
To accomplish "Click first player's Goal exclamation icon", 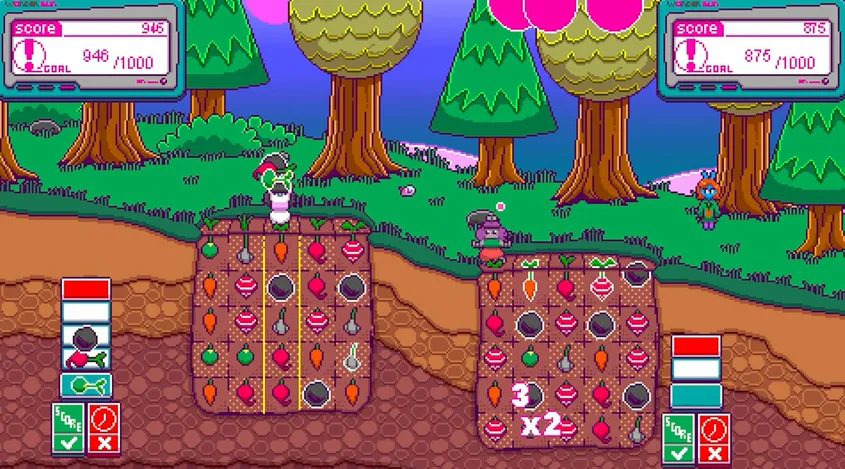I will pos(36,55).
